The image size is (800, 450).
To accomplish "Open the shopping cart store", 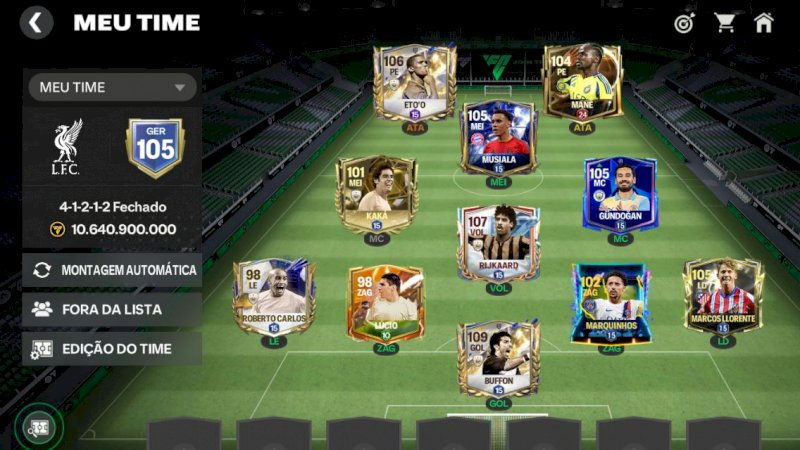I will point(724,22).
